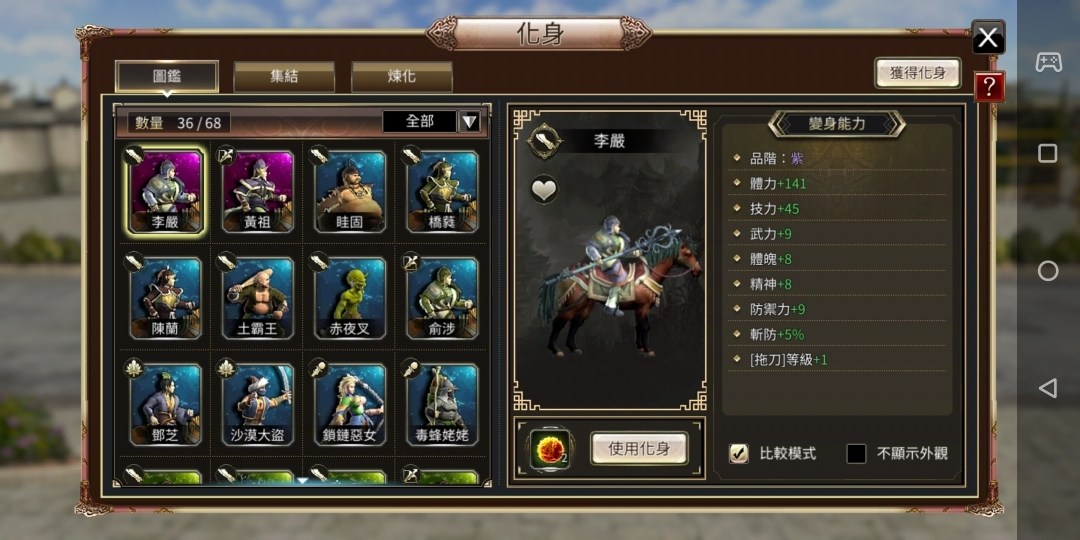Choose the 土霸王 avatar card

(258, 297)
